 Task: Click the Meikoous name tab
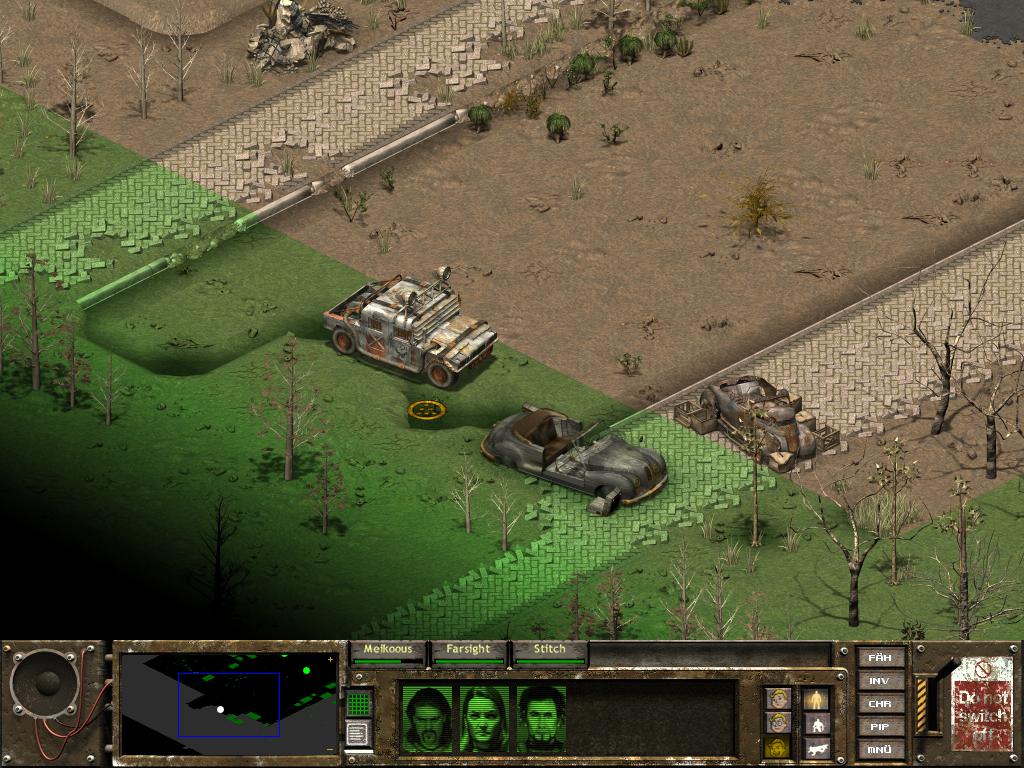pos(388,650)
